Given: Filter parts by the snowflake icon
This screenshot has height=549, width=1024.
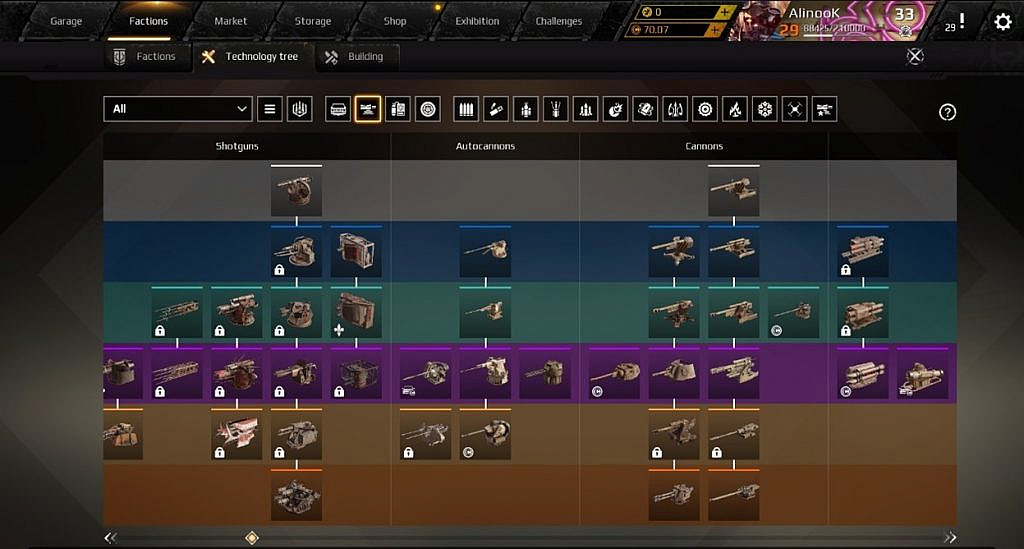Looking at the screenshot, I should (x=765, y=109).
